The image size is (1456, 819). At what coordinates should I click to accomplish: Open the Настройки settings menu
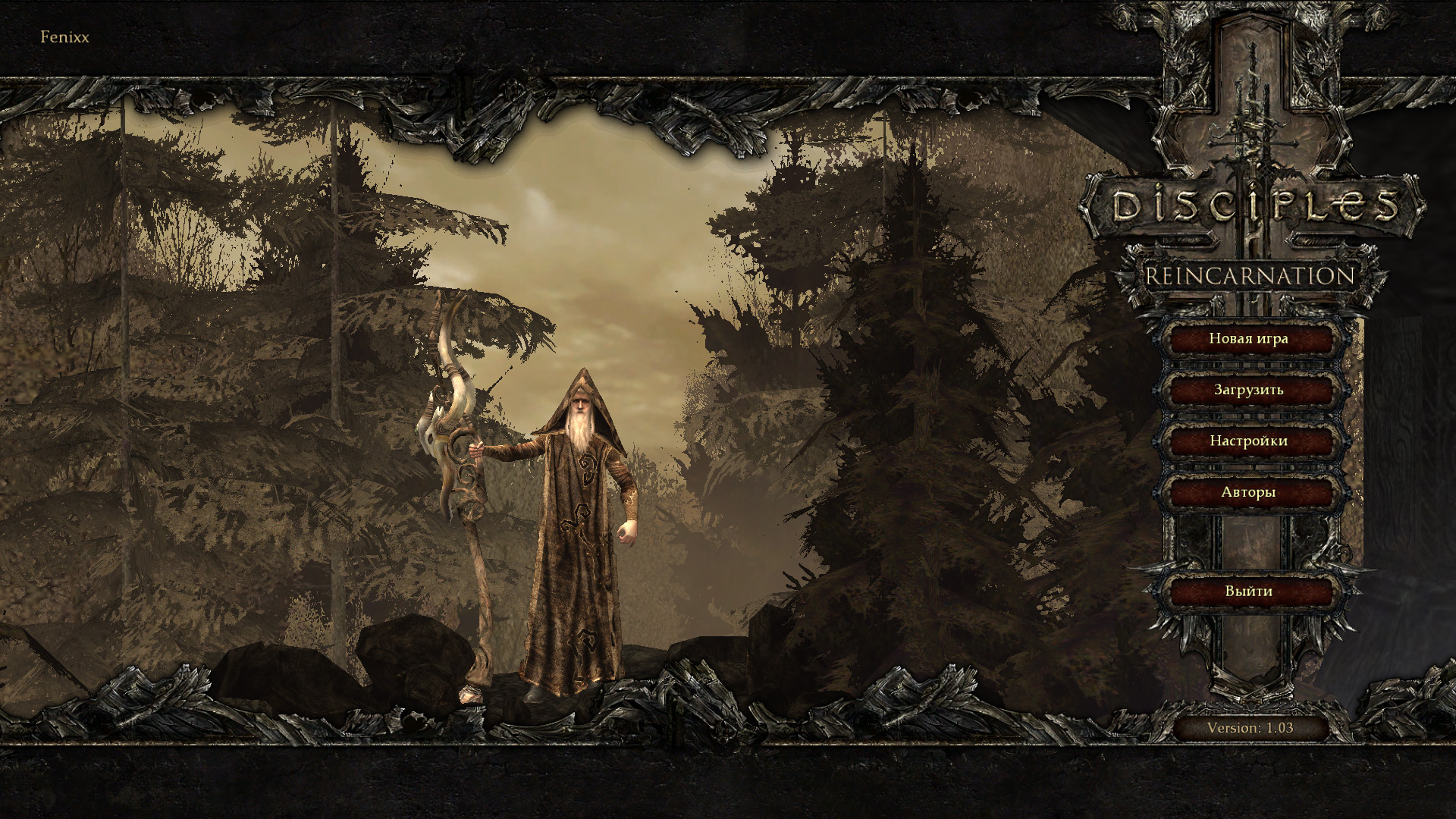(x=1248, y=441)
